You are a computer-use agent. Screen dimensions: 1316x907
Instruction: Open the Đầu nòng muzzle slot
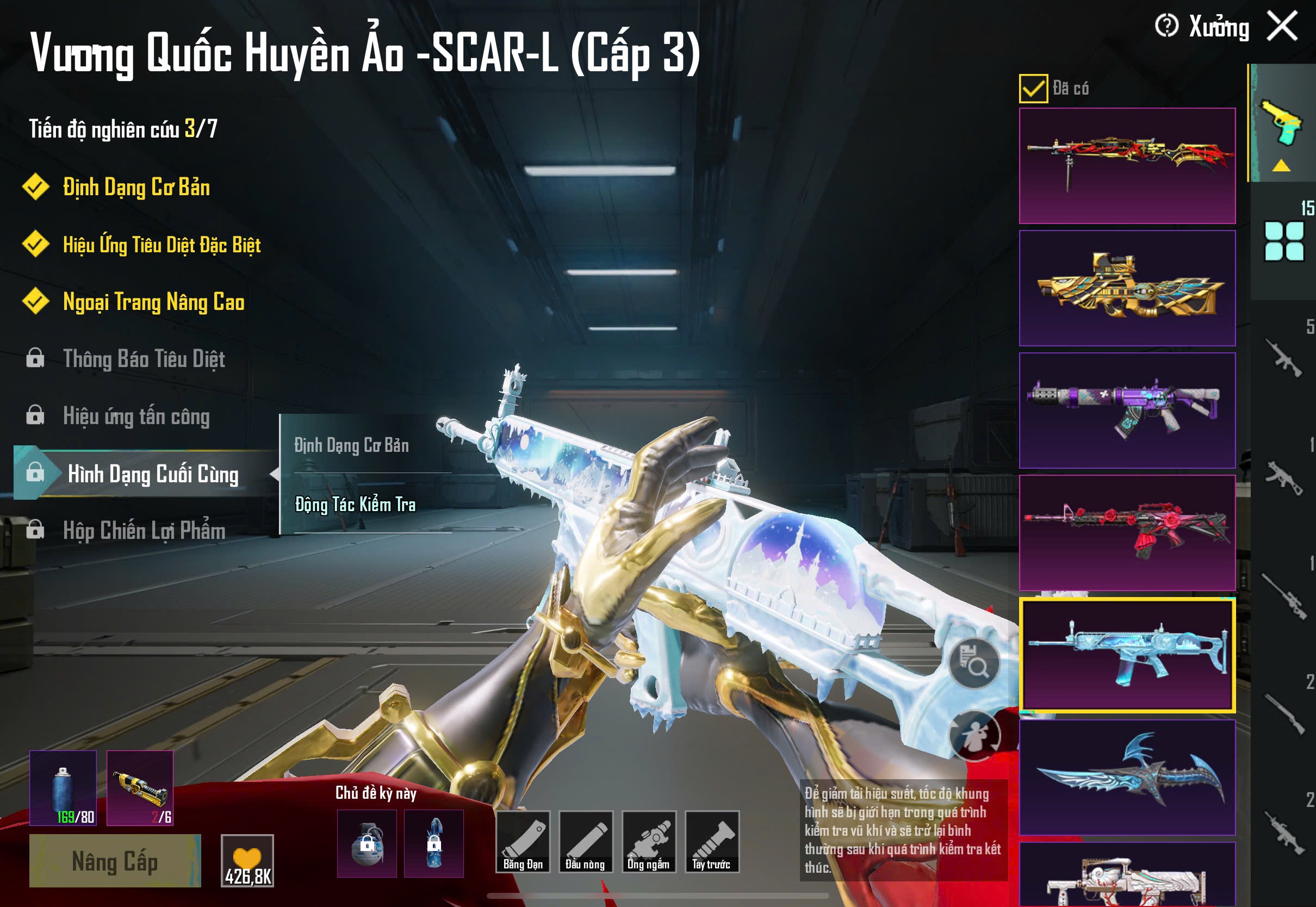point(585,842)
